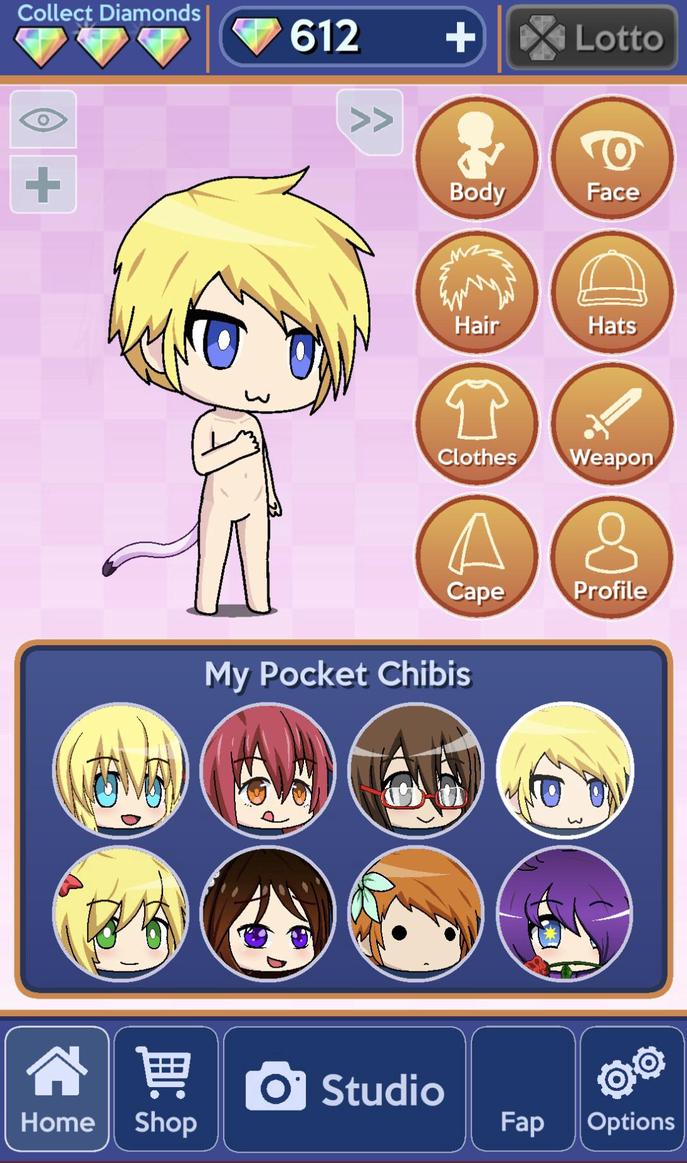
Task: Open the Body customization menu
Action: coord(476,158)
